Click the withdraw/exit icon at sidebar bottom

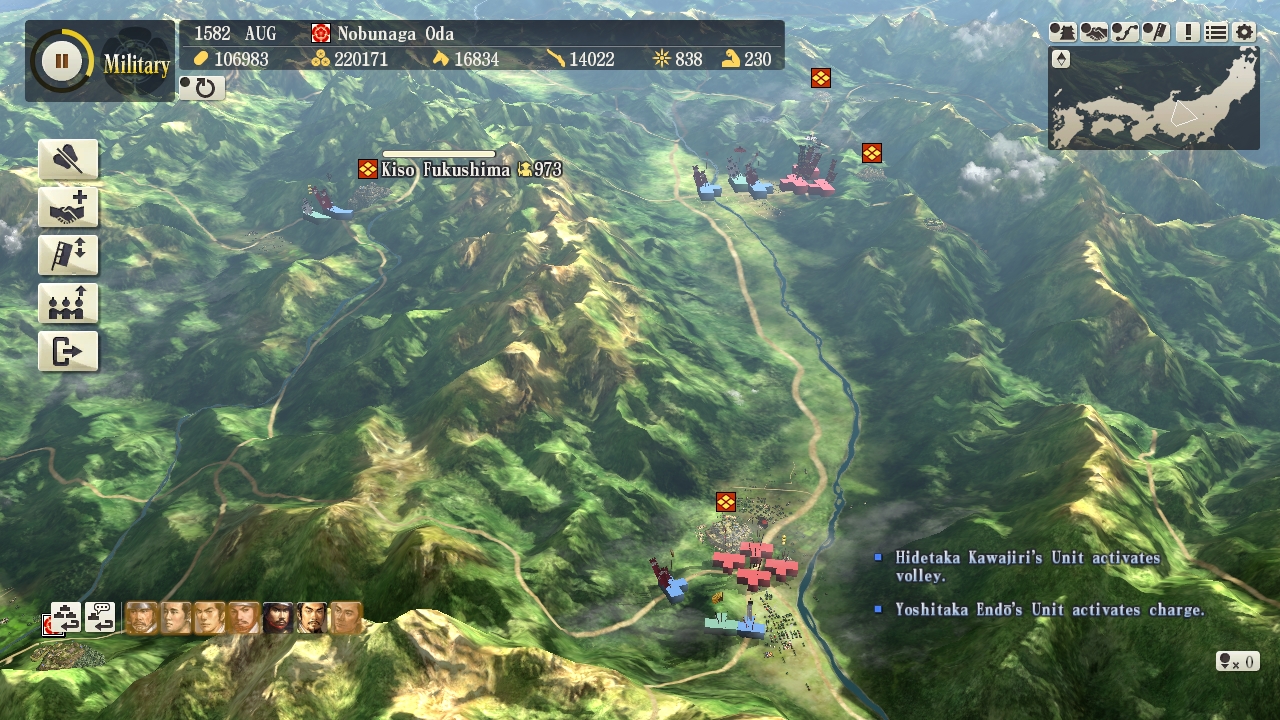click(x=68, y=351)
